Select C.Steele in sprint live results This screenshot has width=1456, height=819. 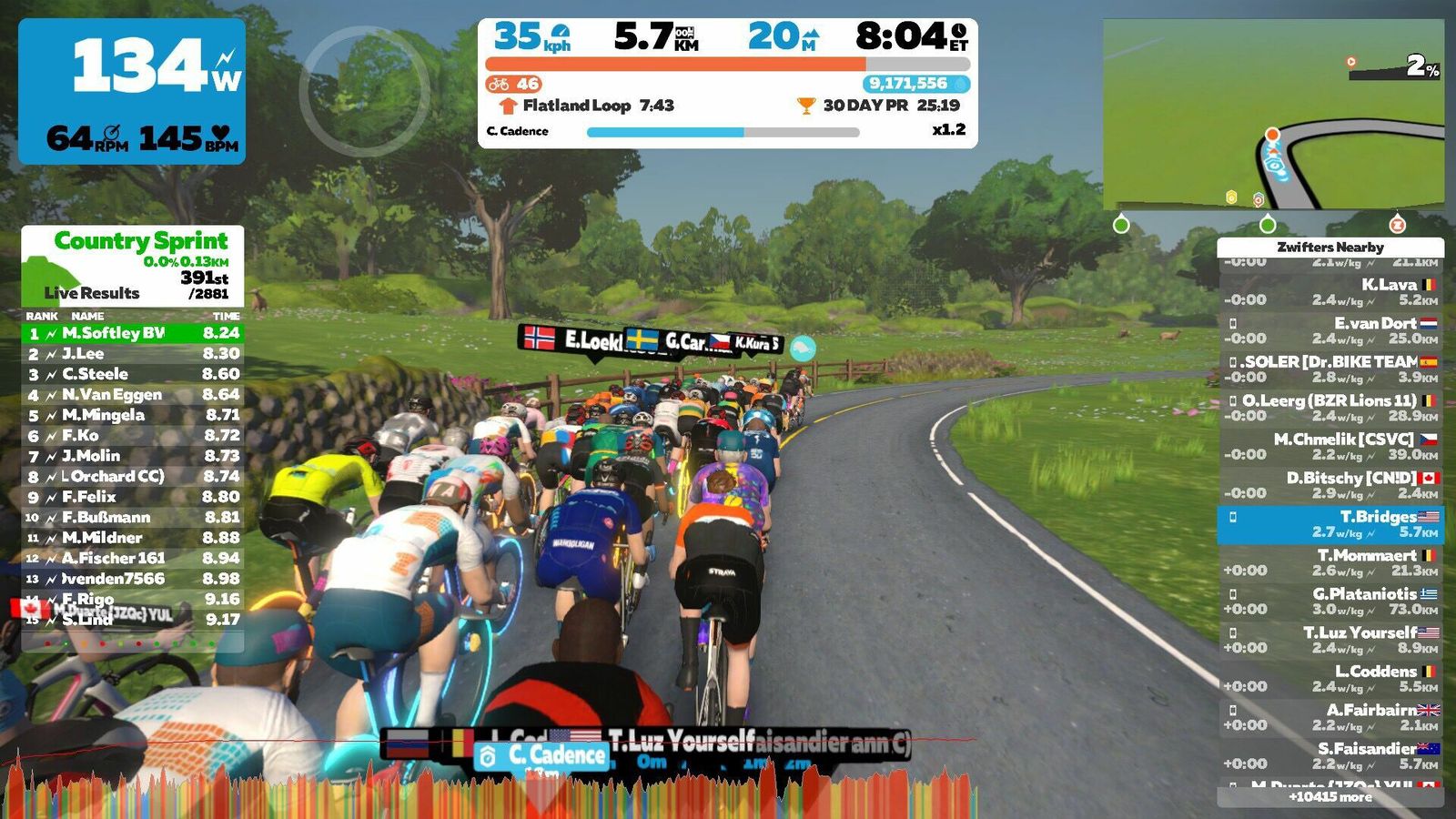click(x=133, y=374)
